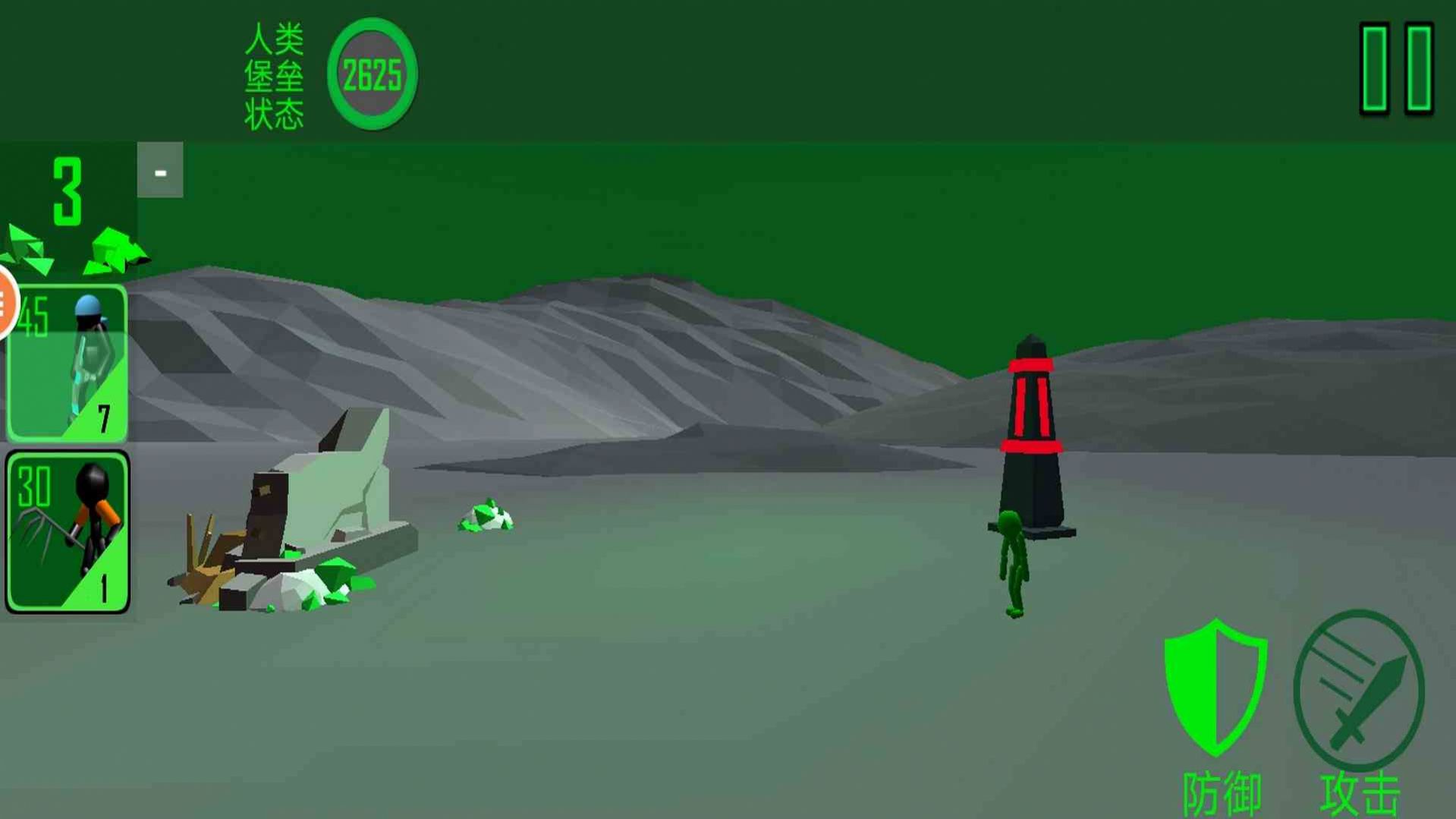Open the 人类堡垒状态 status label
This screenshot has width=1456, height=819.
coord(277,74)
